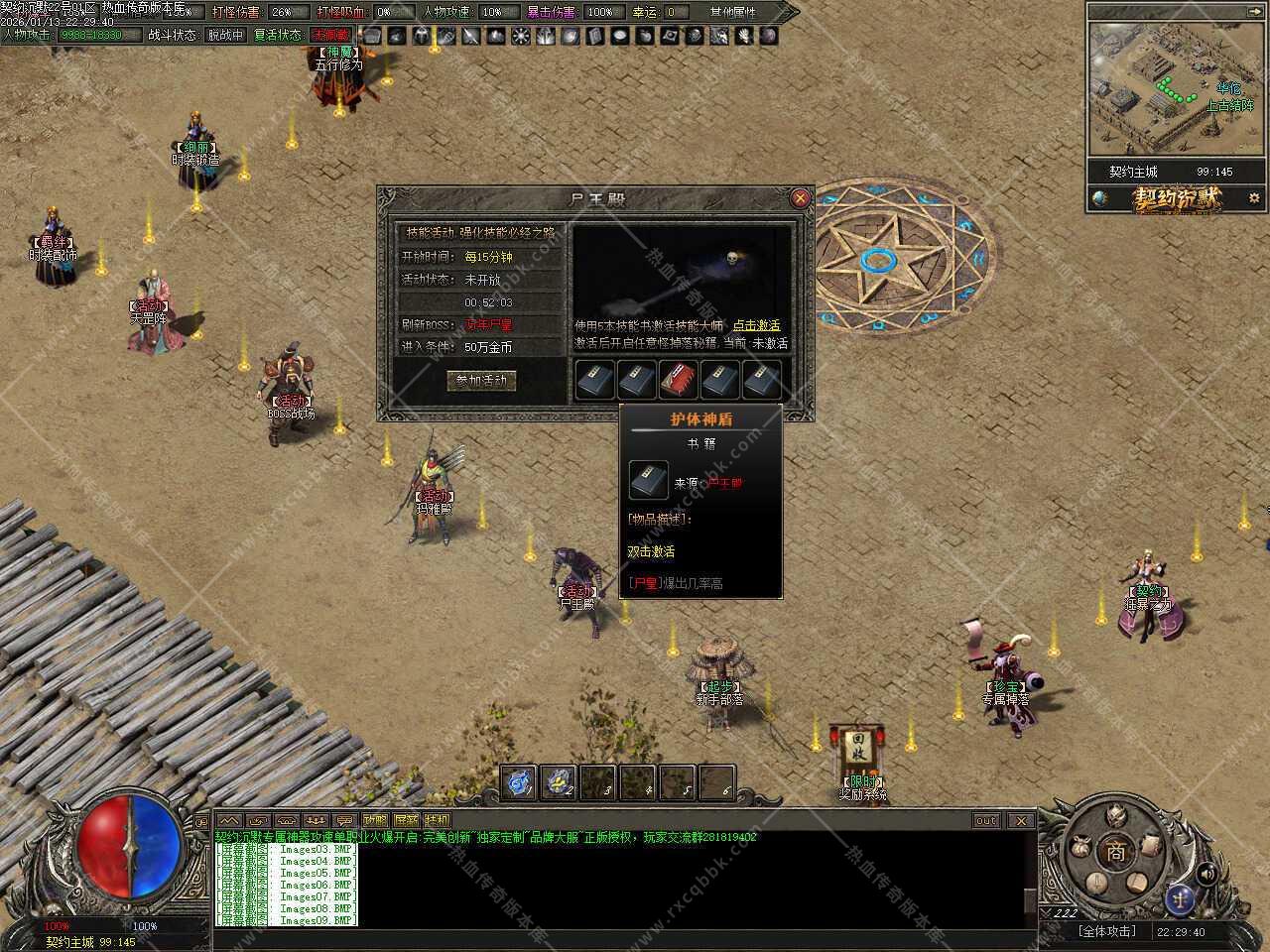Click the globe icon under the minimap
Image resolution: width=1270 pixels, height=952 pixels.
[1099, 198]
